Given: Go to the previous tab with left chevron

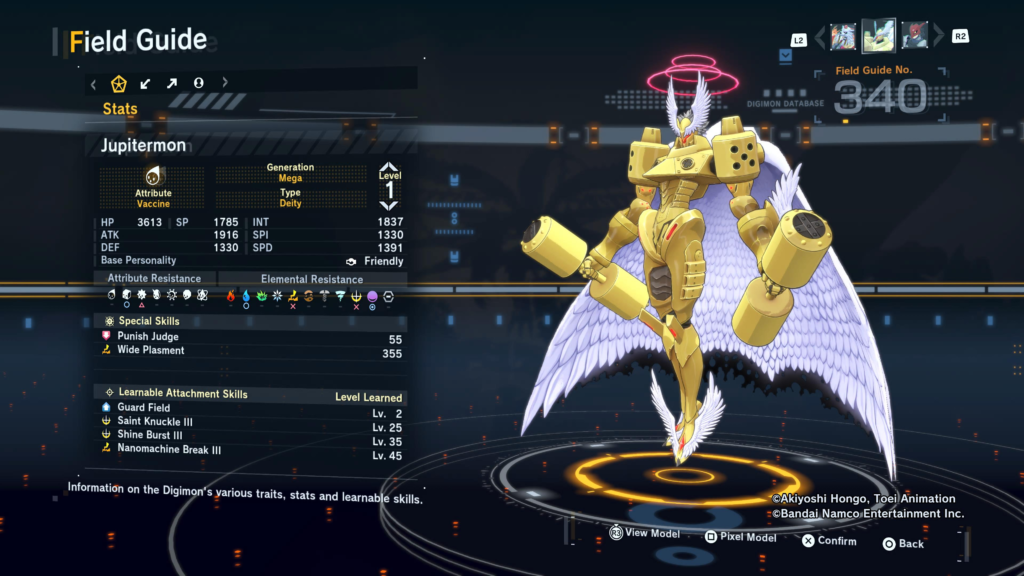Looking at the screenshot, I should (x=93, y=84).
